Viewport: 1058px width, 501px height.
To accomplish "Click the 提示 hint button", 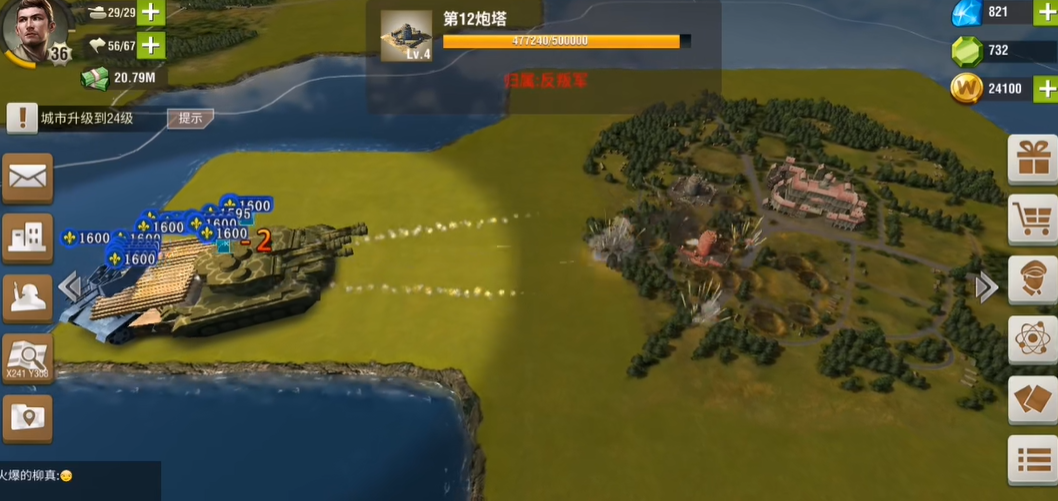I will click(x=189, y=118).
